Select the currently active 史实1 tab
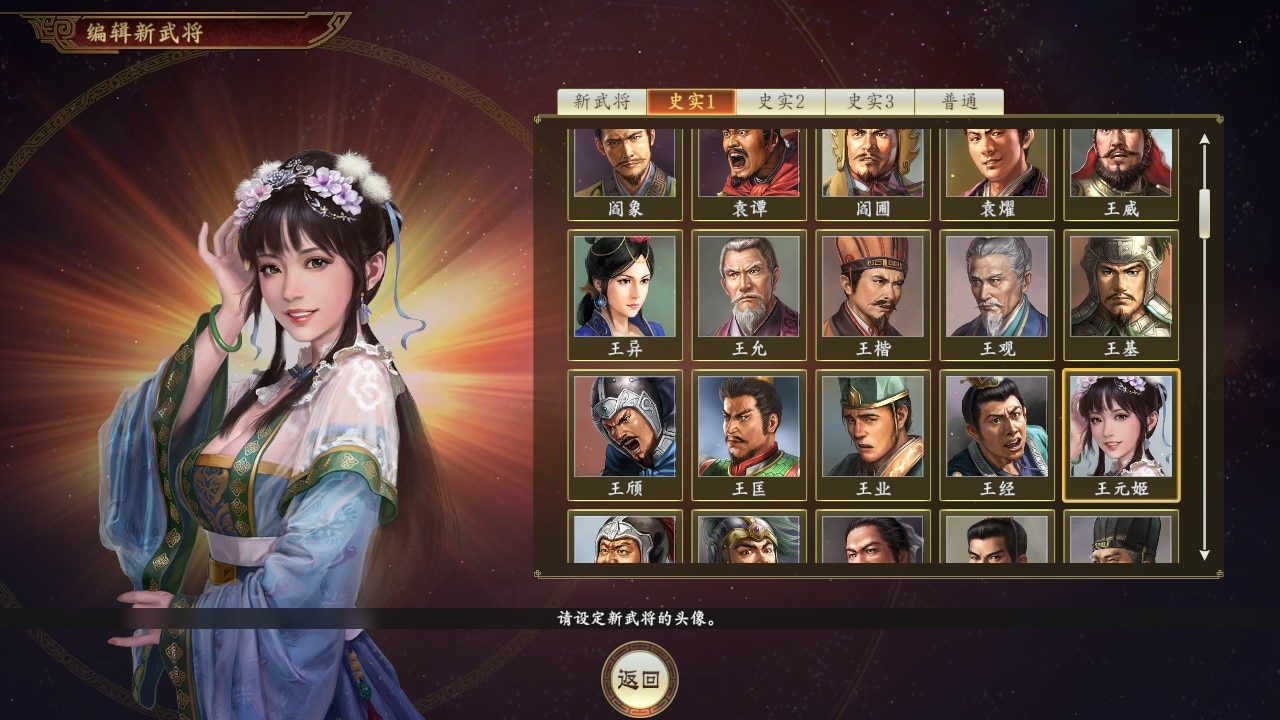1280x720 pixels. [693, 100]
